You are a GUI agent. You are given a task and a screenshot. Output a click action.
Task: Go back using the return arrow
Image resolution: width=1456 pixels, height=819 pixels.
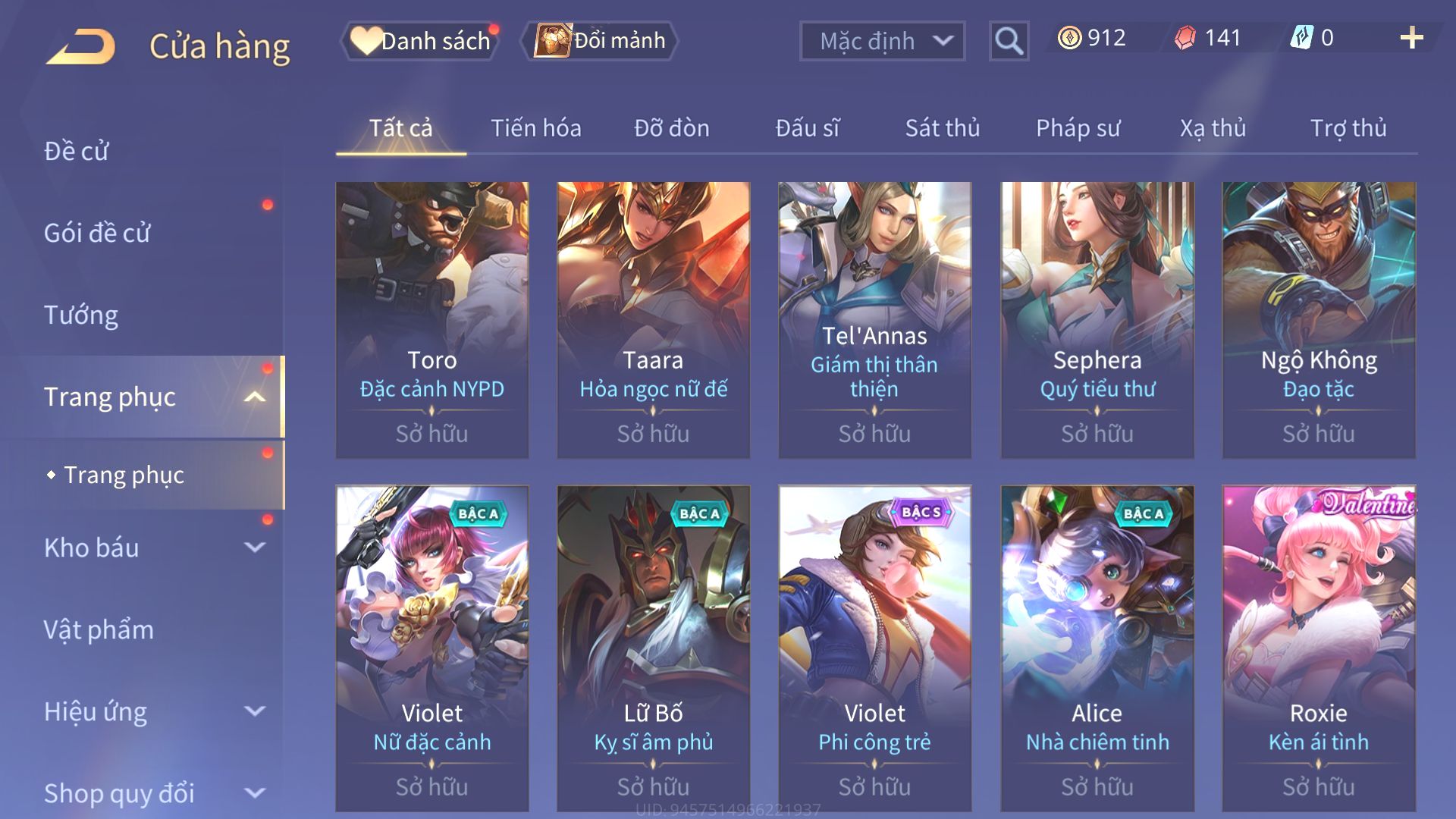(81, 45)
